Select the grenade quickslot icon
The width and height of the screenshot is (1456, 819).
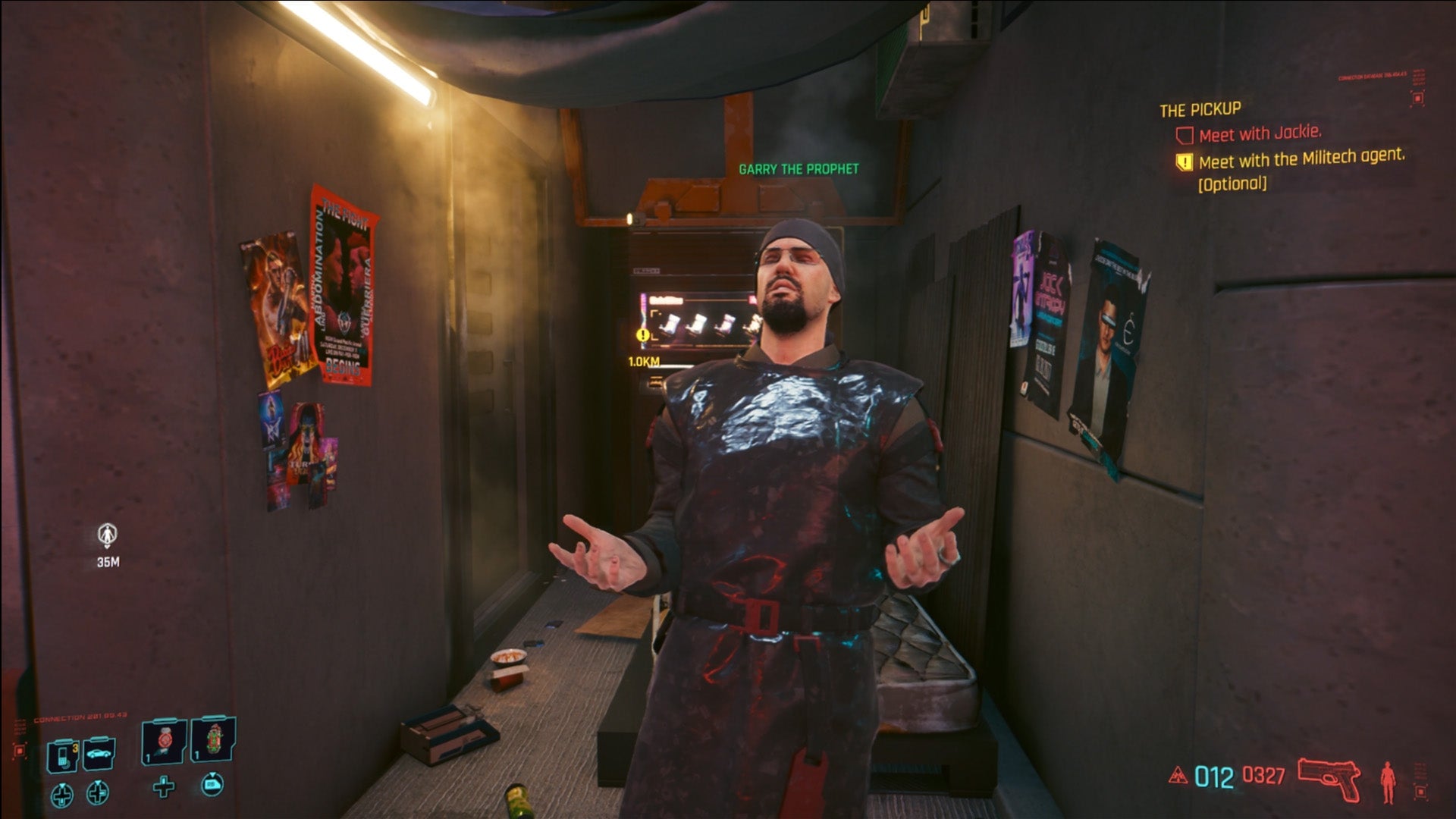click(x=164, y=742)
